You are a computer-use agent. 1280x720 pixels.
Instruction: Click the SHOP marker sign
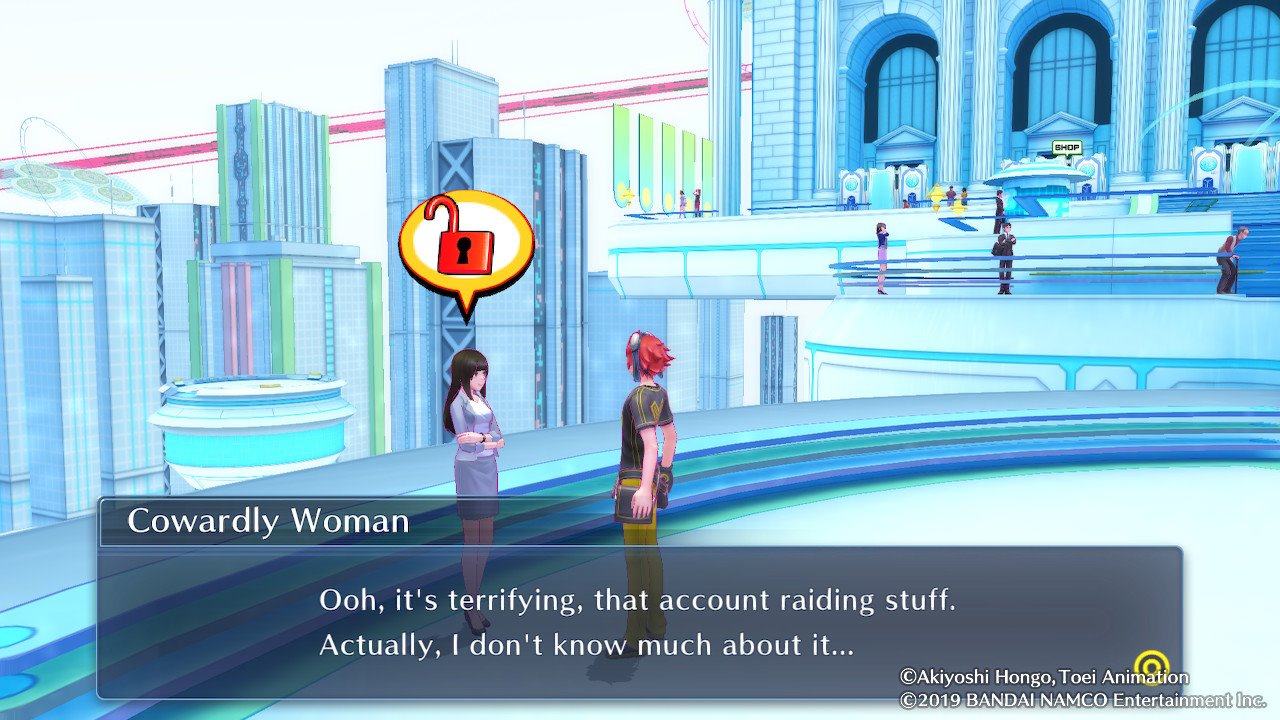click(1067, 148)
